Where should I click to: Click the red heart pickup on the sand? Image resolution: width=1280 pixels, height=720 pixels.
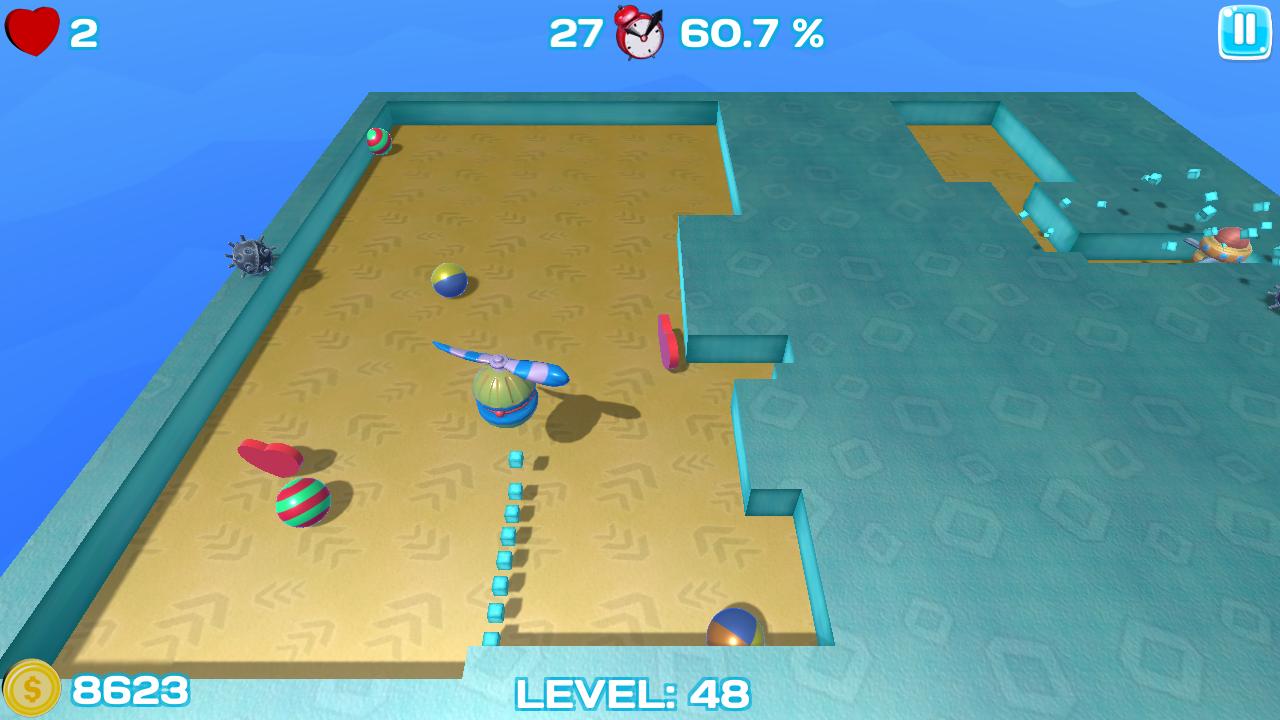pos(272,456)
